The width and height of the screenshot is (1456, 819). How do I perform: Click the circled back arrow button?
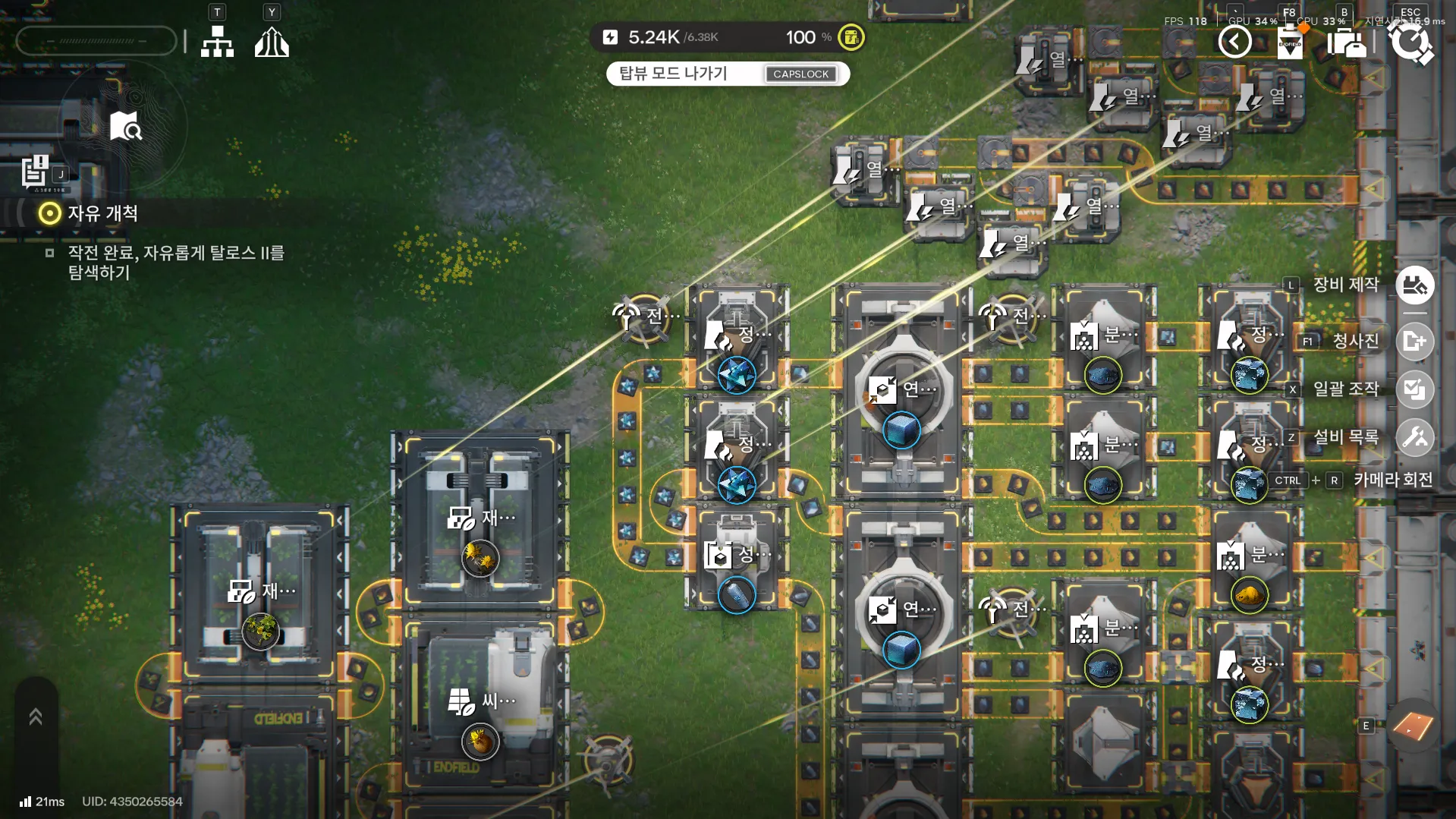pyautogui.click(x=1234, y=42)
